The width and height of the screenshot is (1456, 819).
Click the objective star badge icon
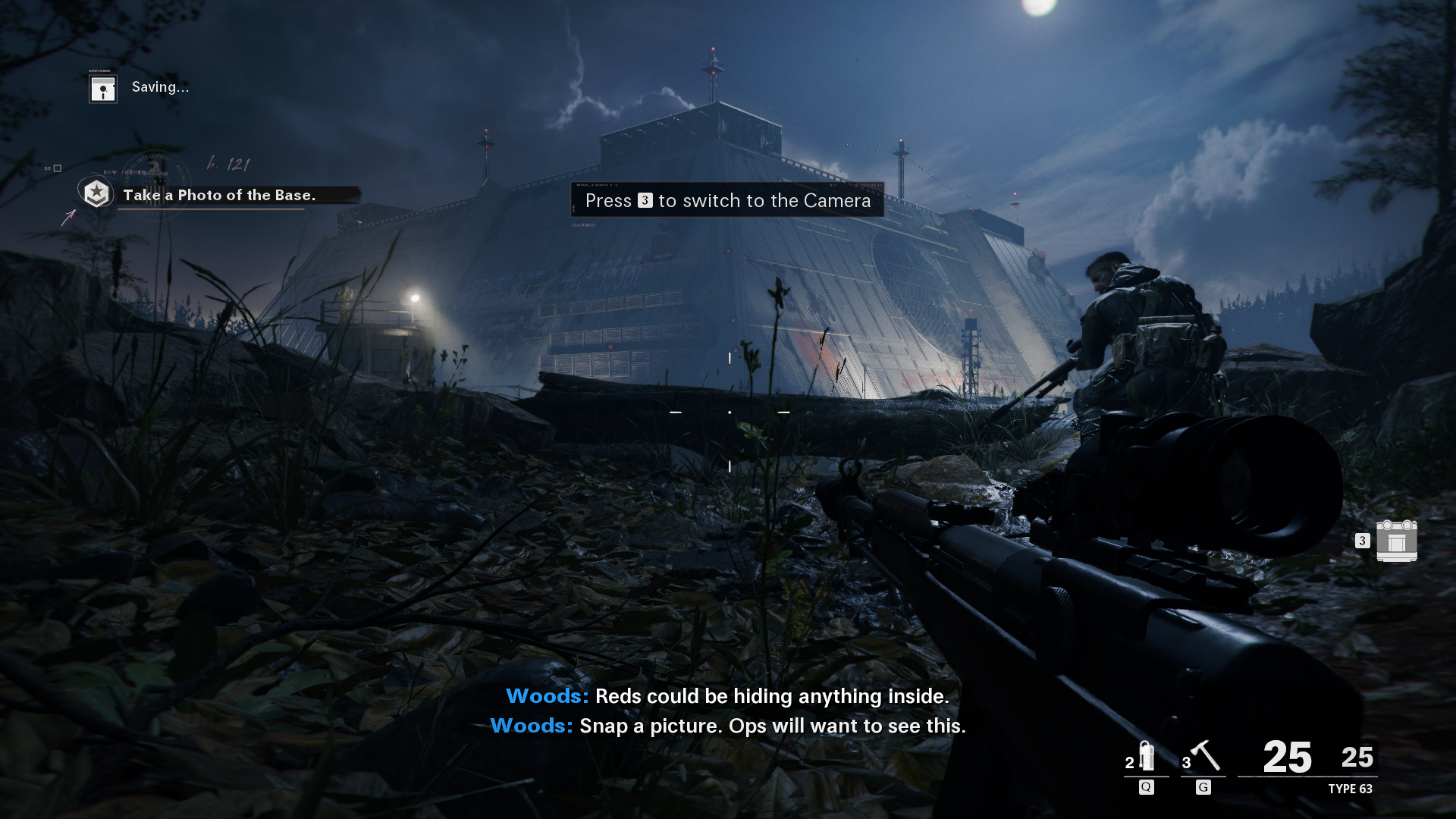[x=96, y=193]
